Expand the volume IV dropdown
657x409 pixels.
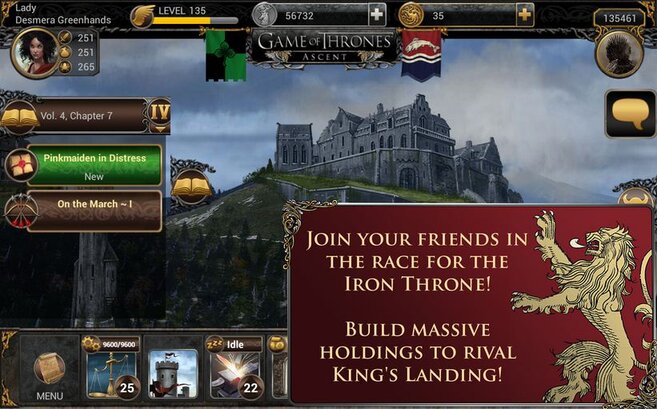[159, 111]
